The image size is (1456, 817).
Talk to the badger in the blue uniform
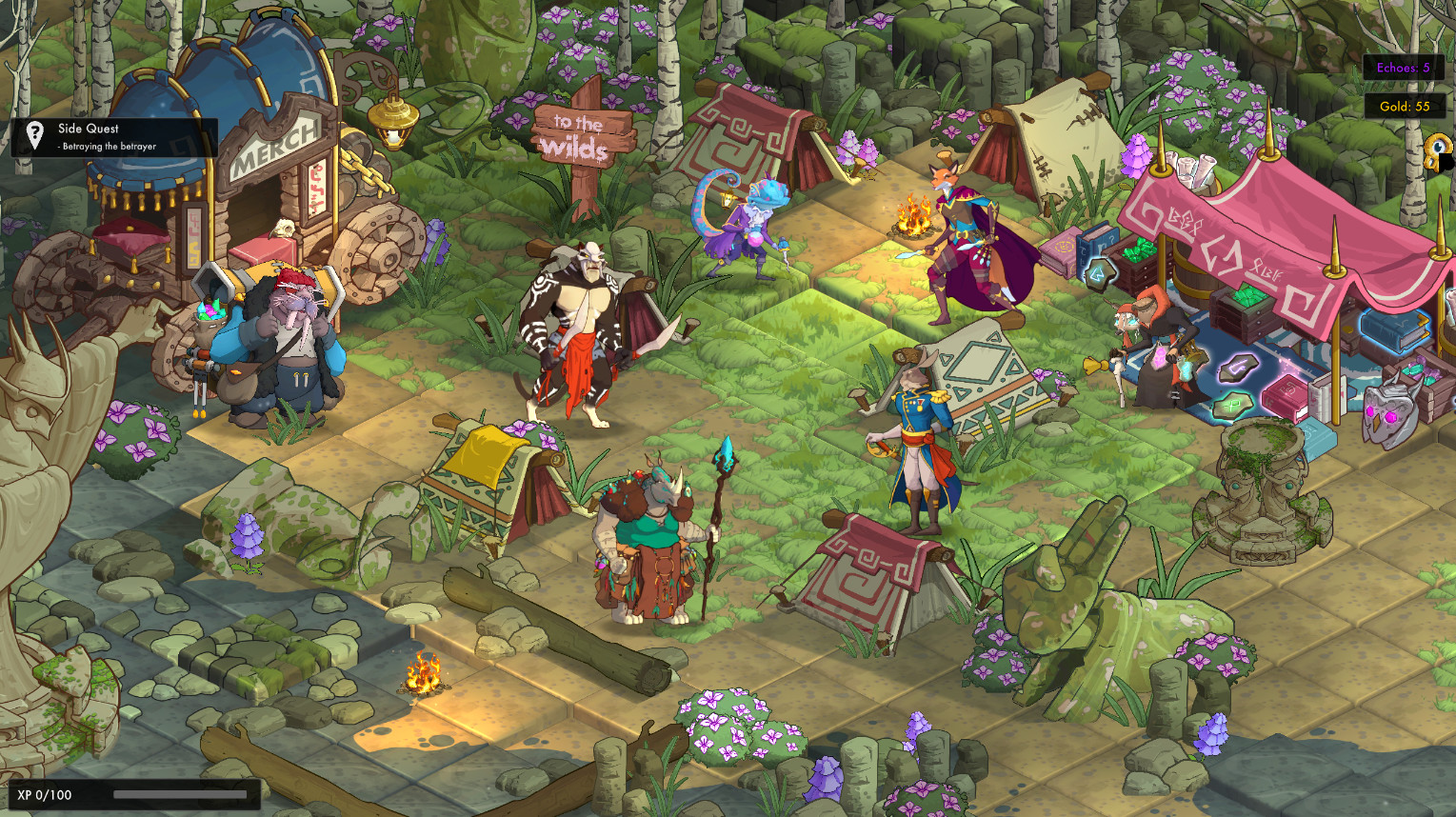pos(917,428)
